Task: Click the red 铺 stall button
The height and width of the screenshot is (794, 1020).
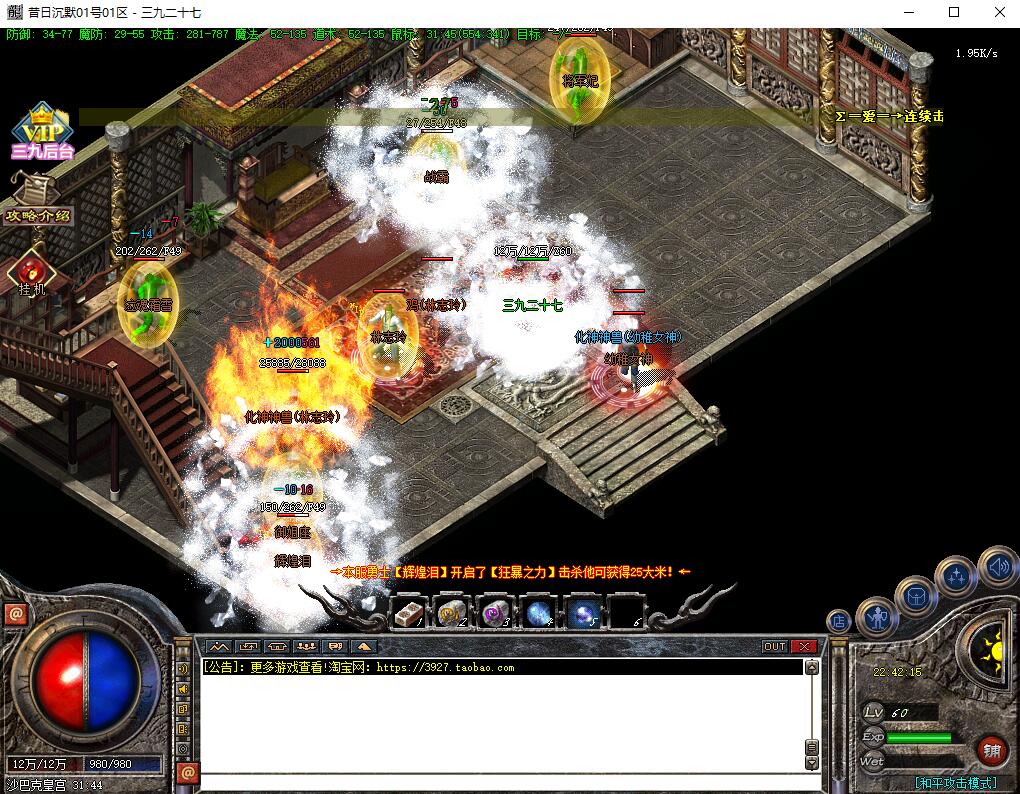Action: (992, 750)
